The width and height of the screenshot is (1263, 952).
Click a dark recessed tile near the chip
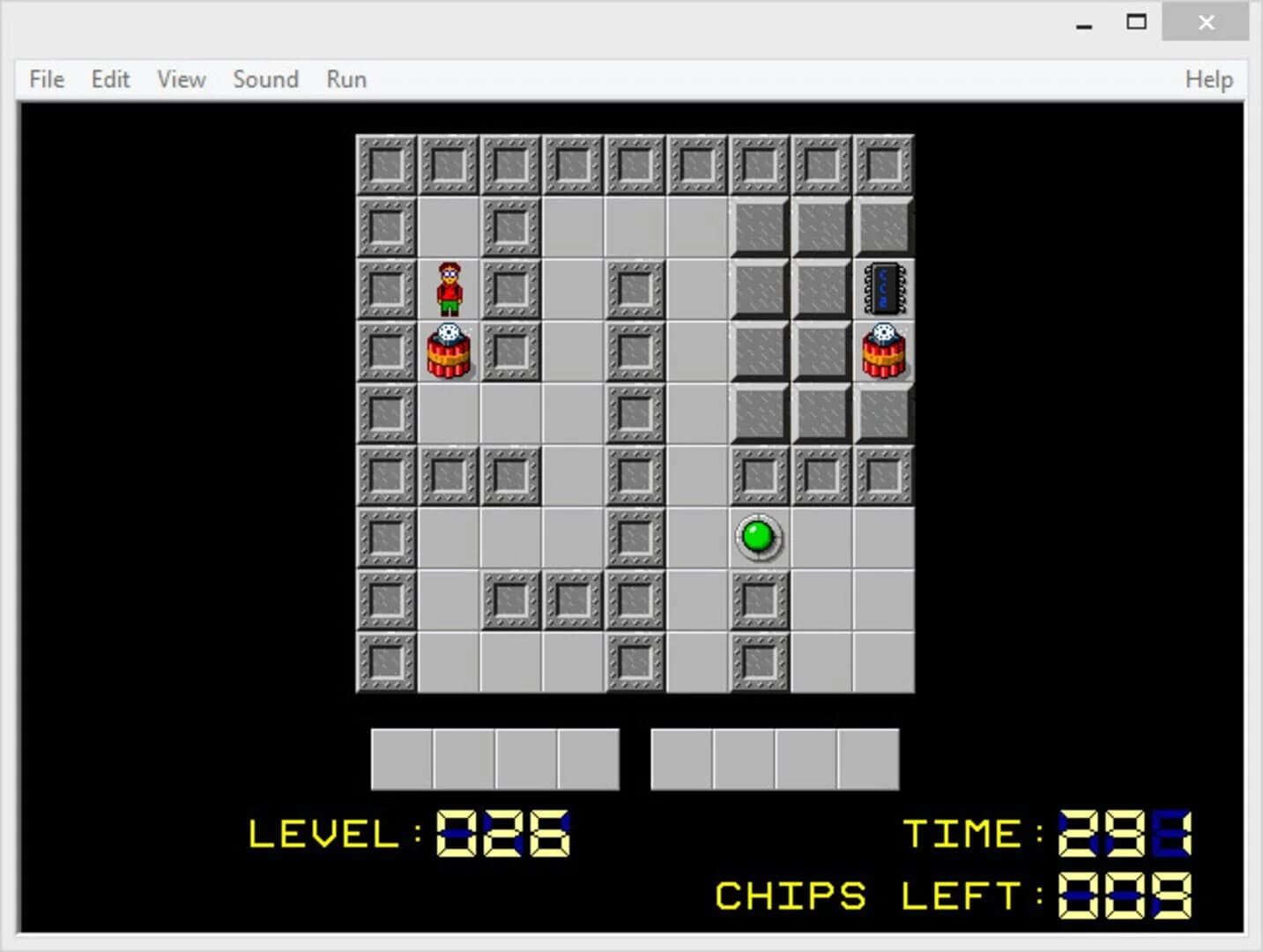tap(821, 289)
